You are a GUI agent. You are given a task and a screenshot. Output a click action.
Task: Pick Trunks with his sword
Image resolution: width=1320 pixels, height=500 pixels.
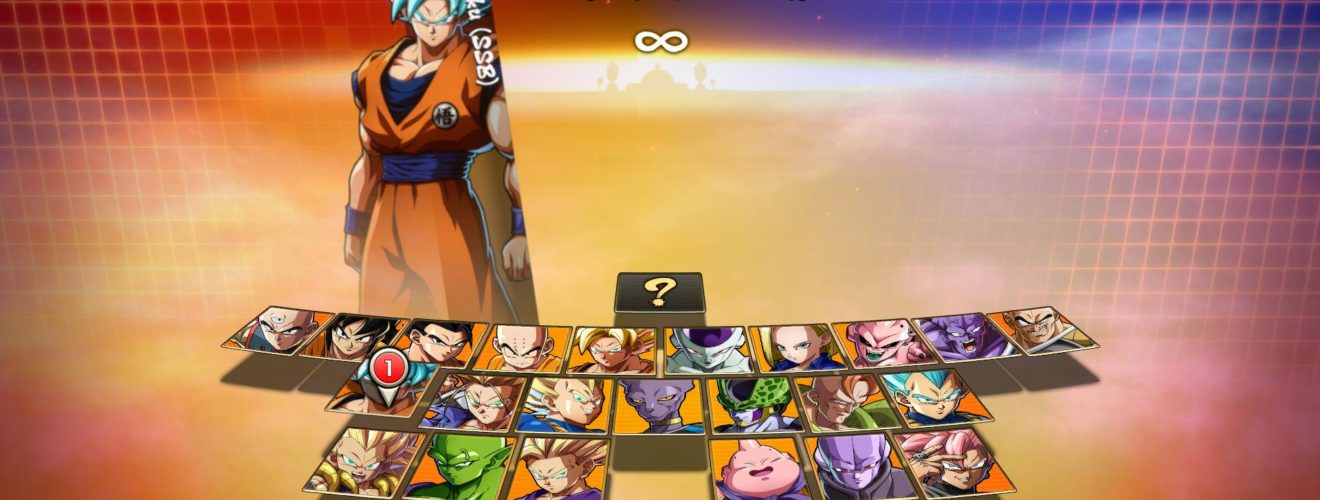click(x=474, y=402)
